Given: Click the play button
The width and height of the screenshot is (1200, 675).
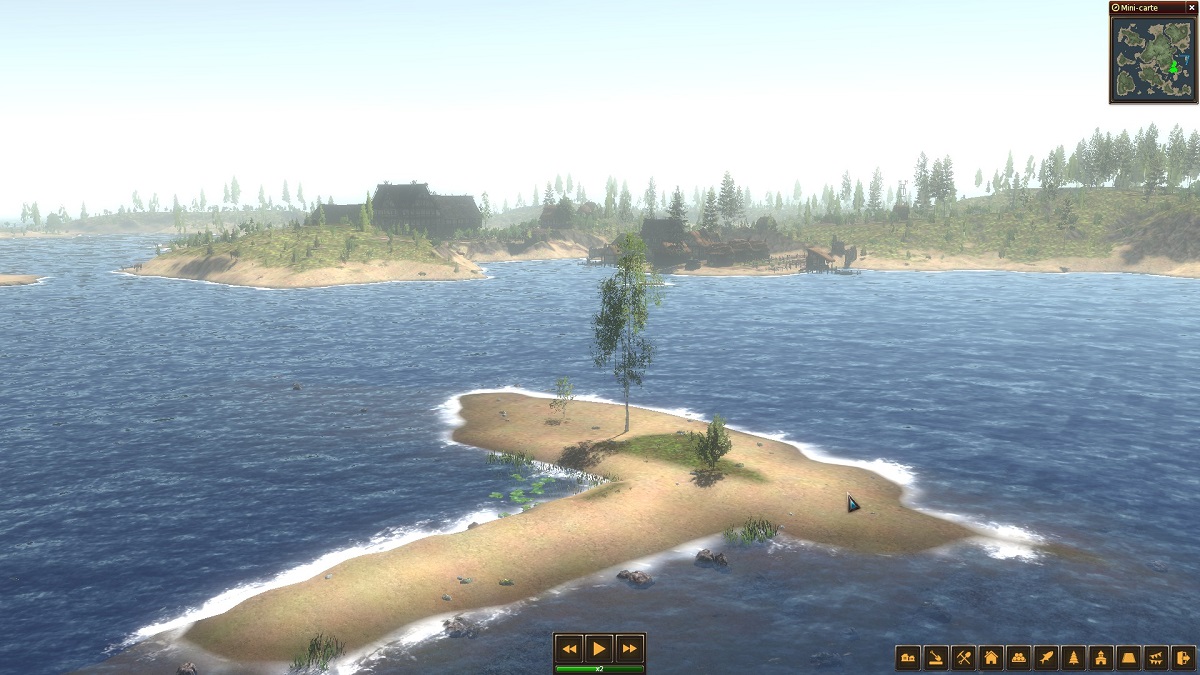Looking at the screenshot, I should [598, 648].
